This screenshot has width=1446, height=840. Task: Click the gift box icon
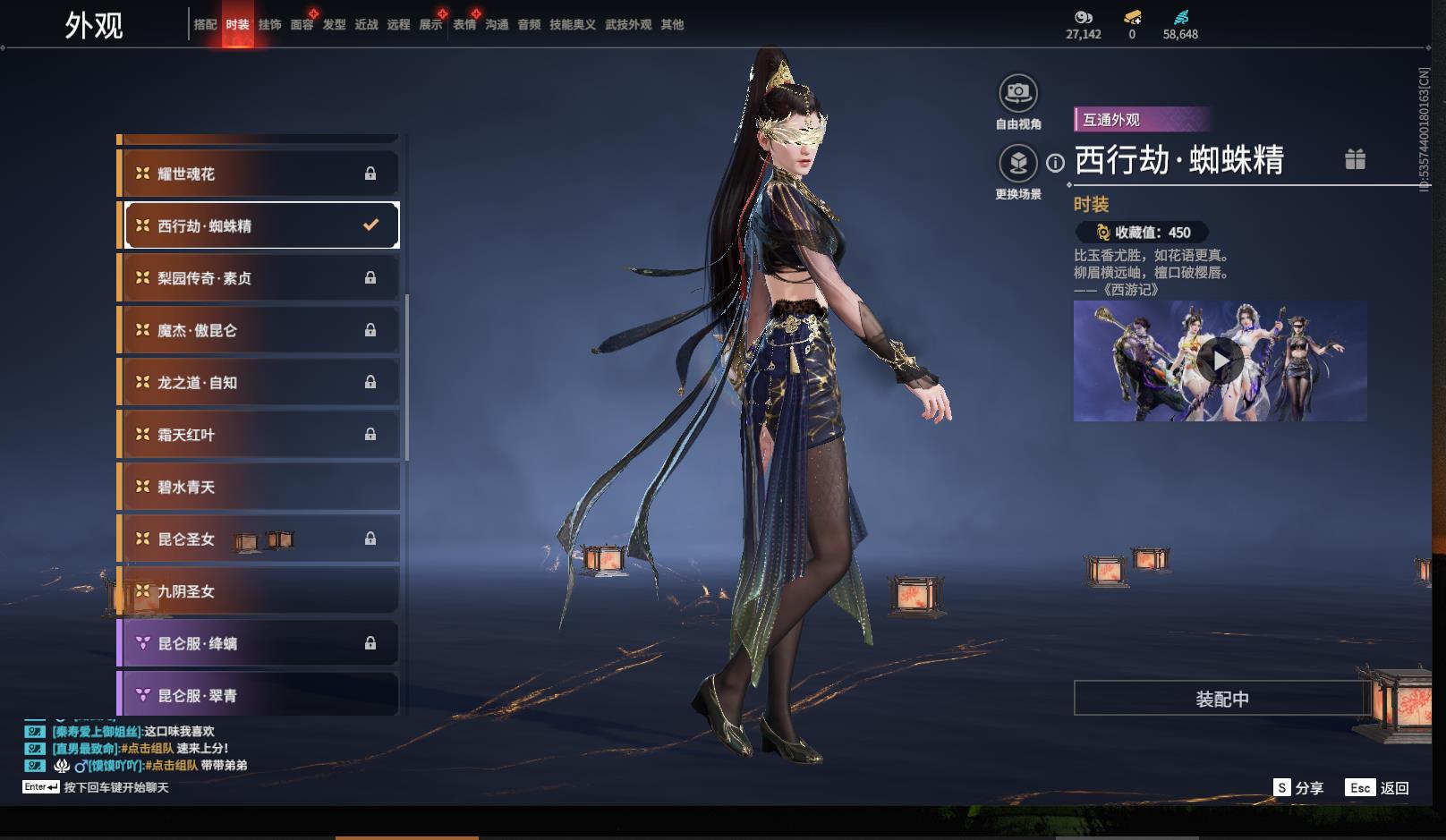click(x=1355, y=159)
